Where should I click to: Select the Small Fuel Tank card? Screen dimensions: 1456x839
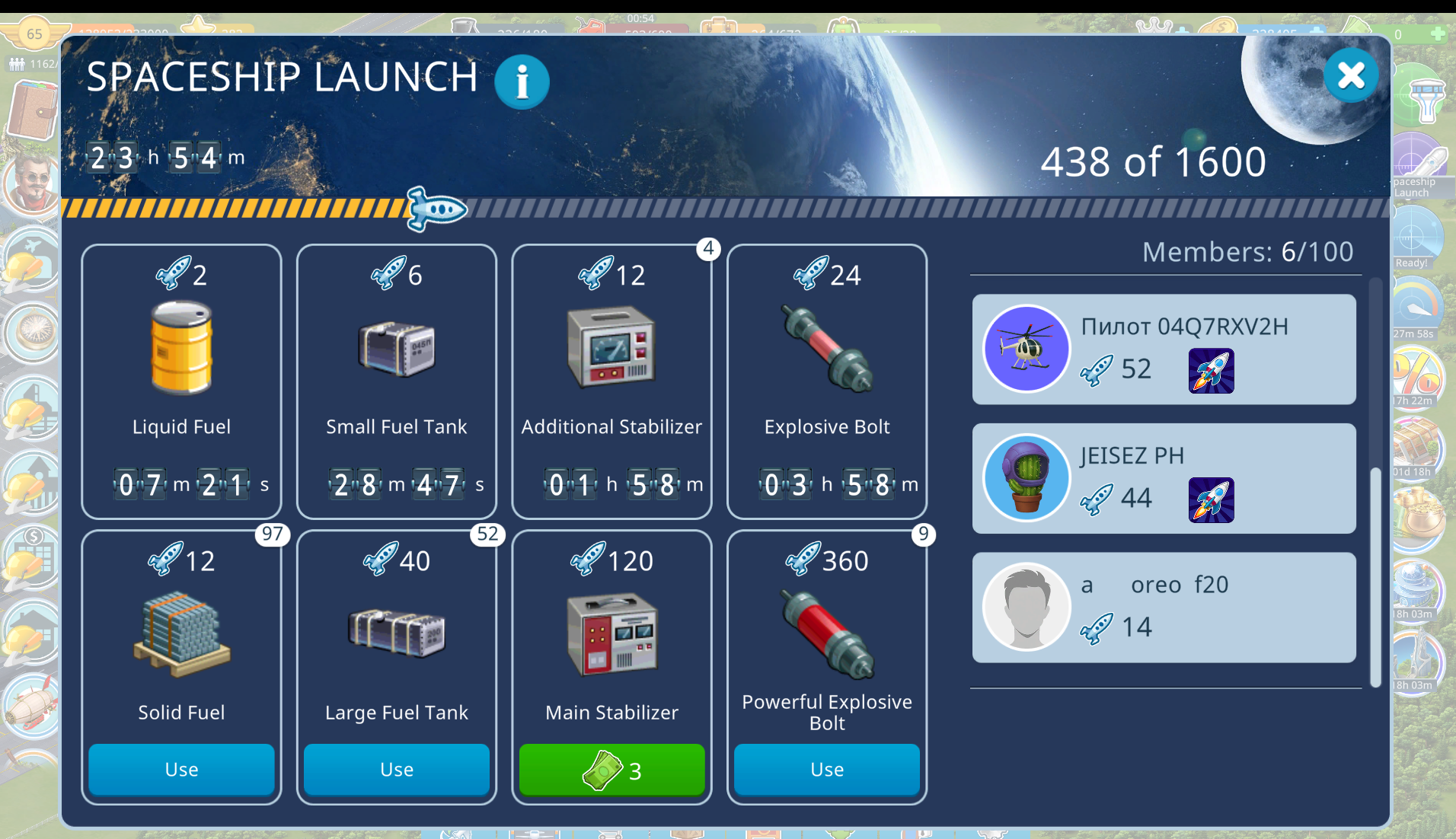tap(396, 381)
